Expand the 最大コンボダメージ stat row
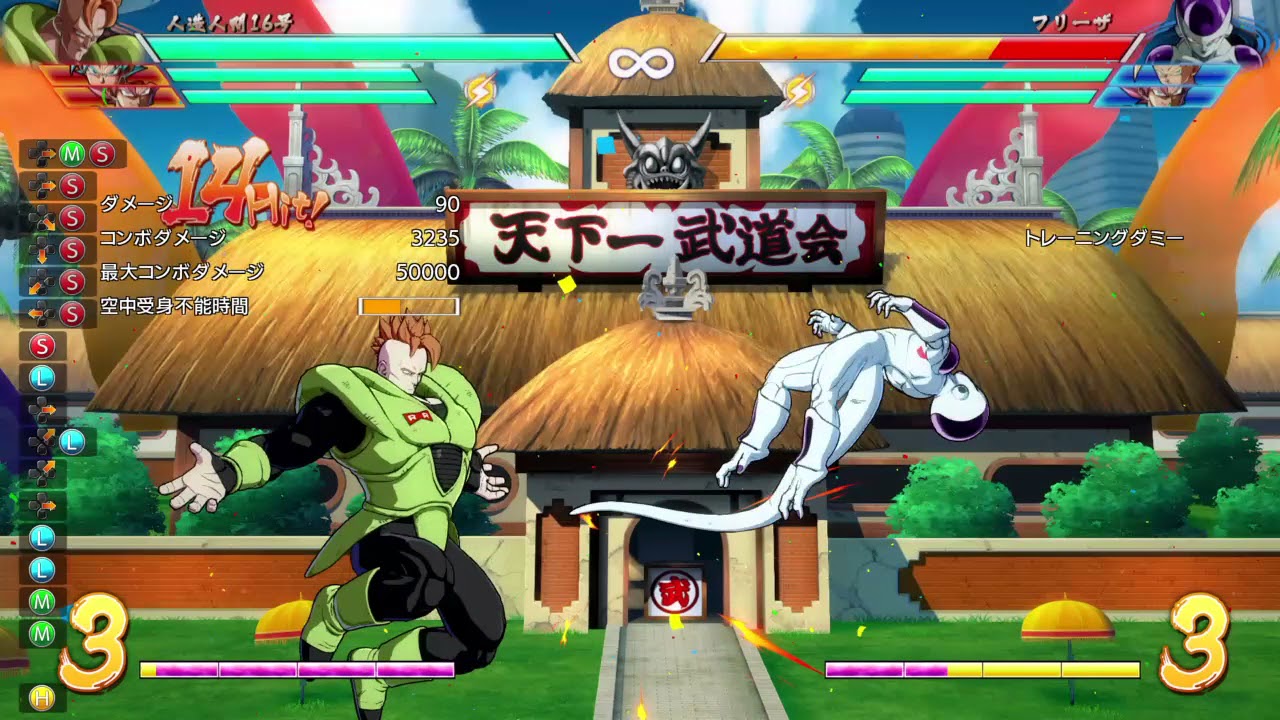Screen dimensions: 1280x720 tap(180, 271)
